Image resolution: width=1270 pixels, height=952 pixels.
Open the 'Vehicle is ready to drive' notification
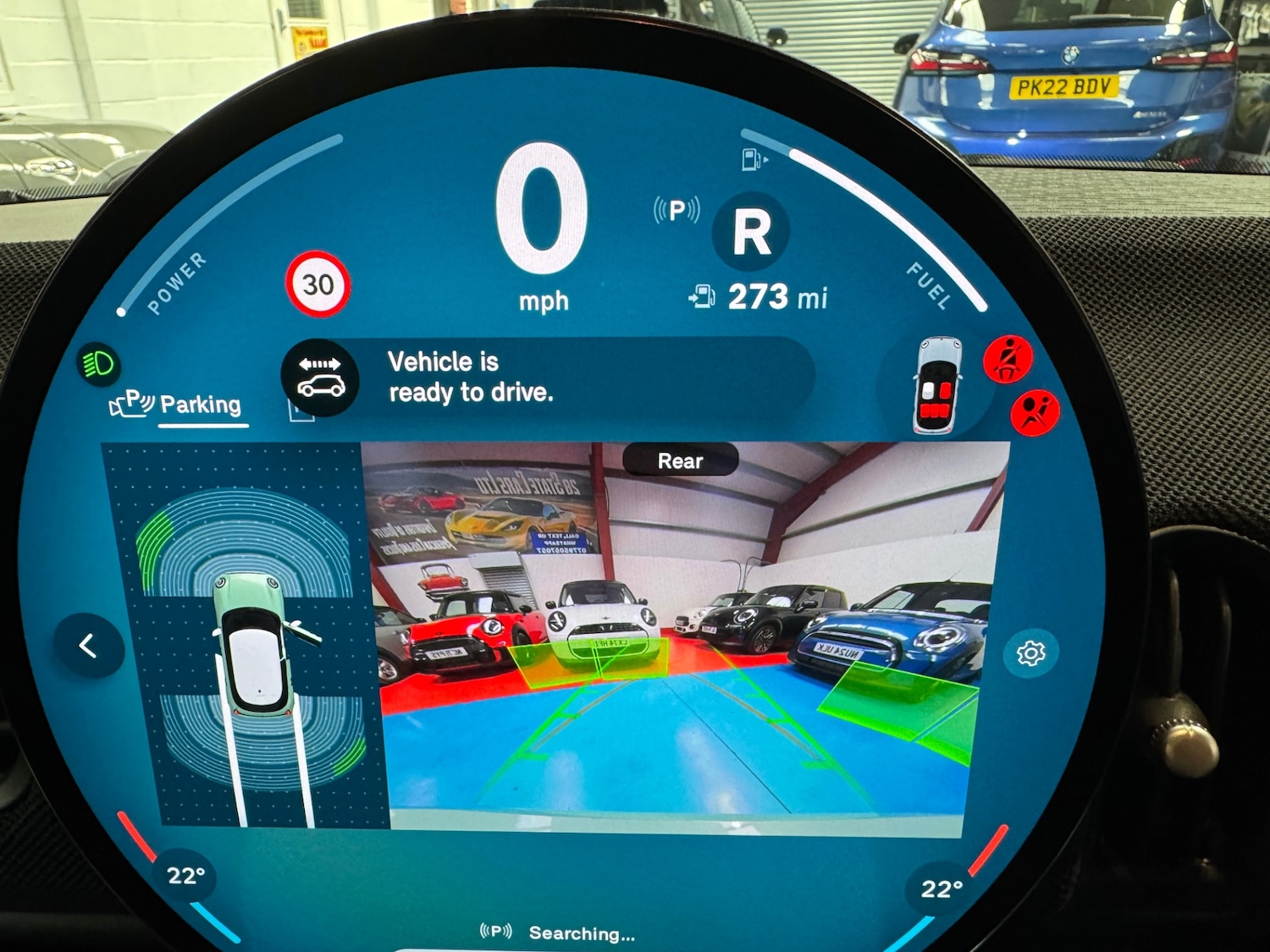pyautogui.click(x=546, y=377)
